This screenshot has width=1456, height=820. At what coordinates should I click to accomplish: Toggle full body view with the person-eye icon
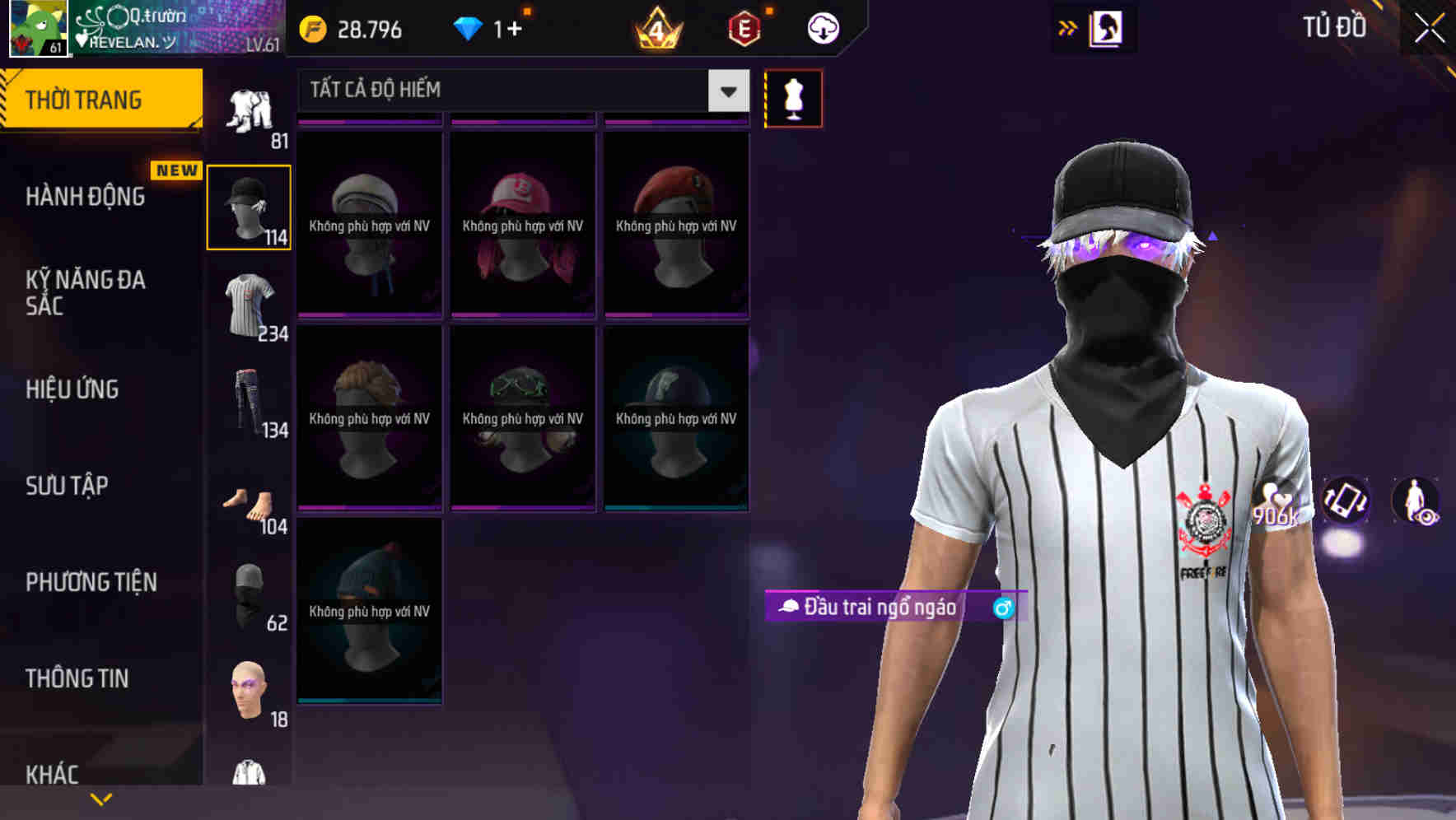(x=1416, y=502)
